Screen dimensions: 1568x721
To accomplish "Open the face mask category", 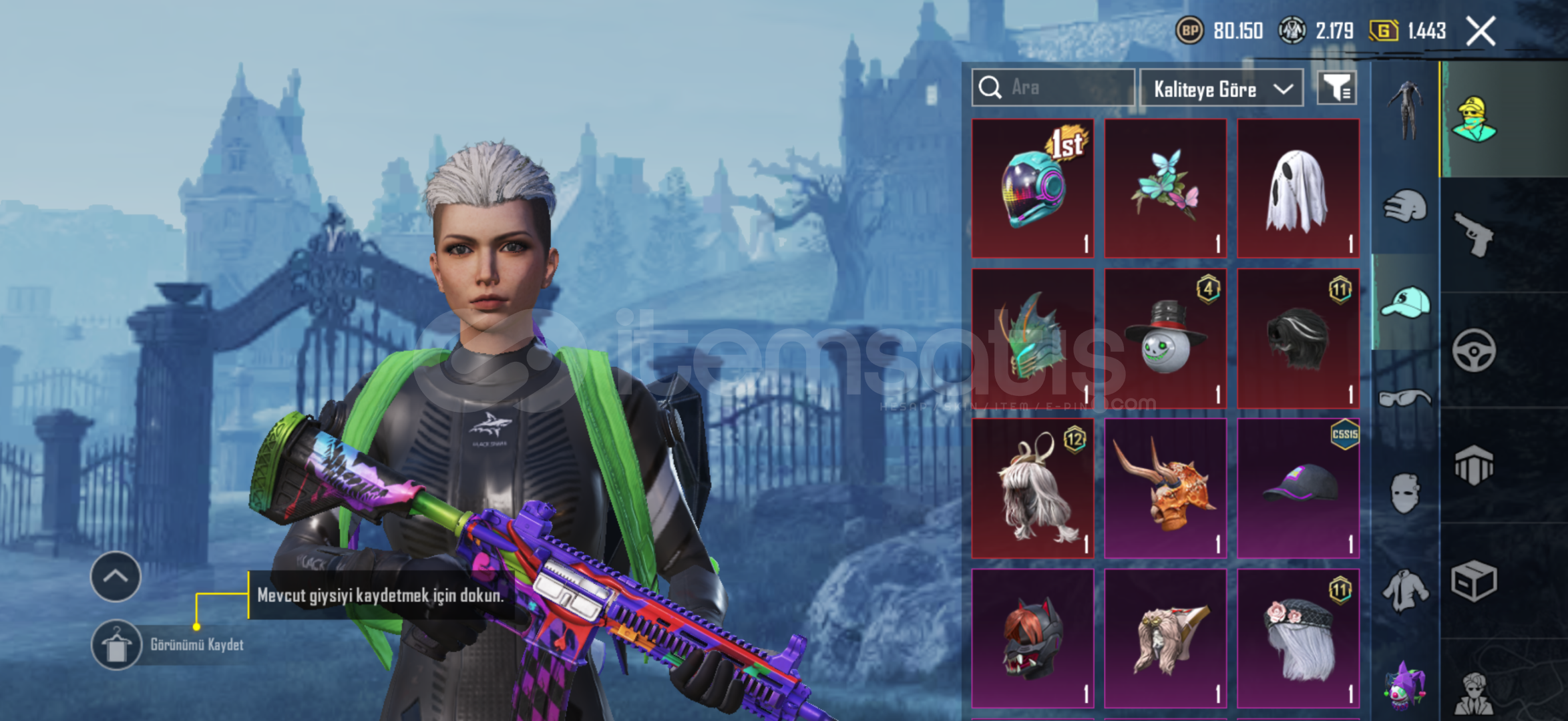I will 1405,494.
